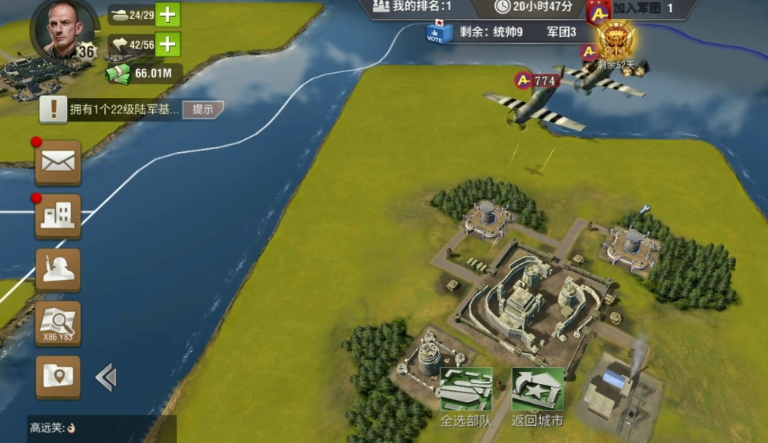Open the cash resource display
This screenshot has width=768, height=443.
pos(144,73)
